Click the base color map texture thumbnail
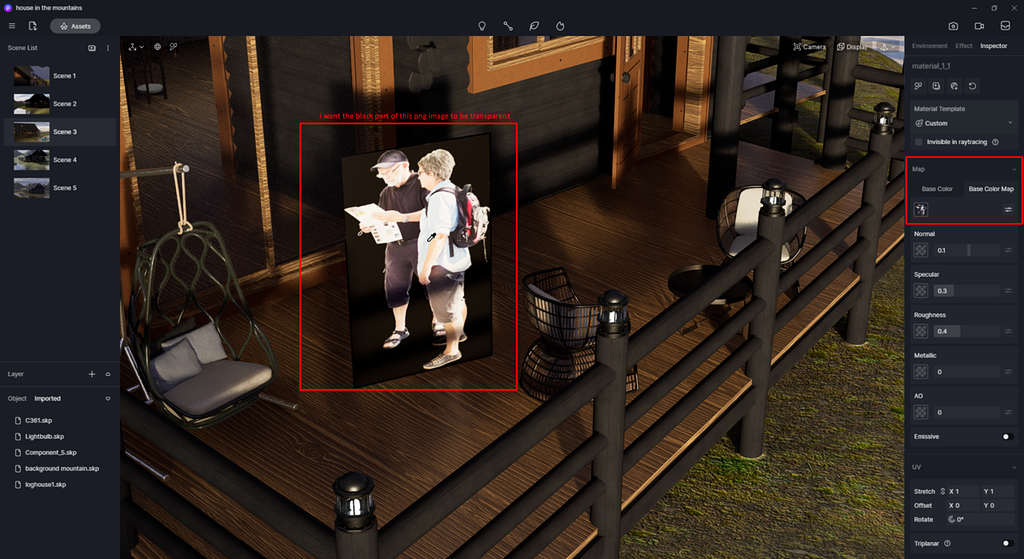The height and width of the screenshot is (559, 1024). pyautogui.click(x=921, y=209)
